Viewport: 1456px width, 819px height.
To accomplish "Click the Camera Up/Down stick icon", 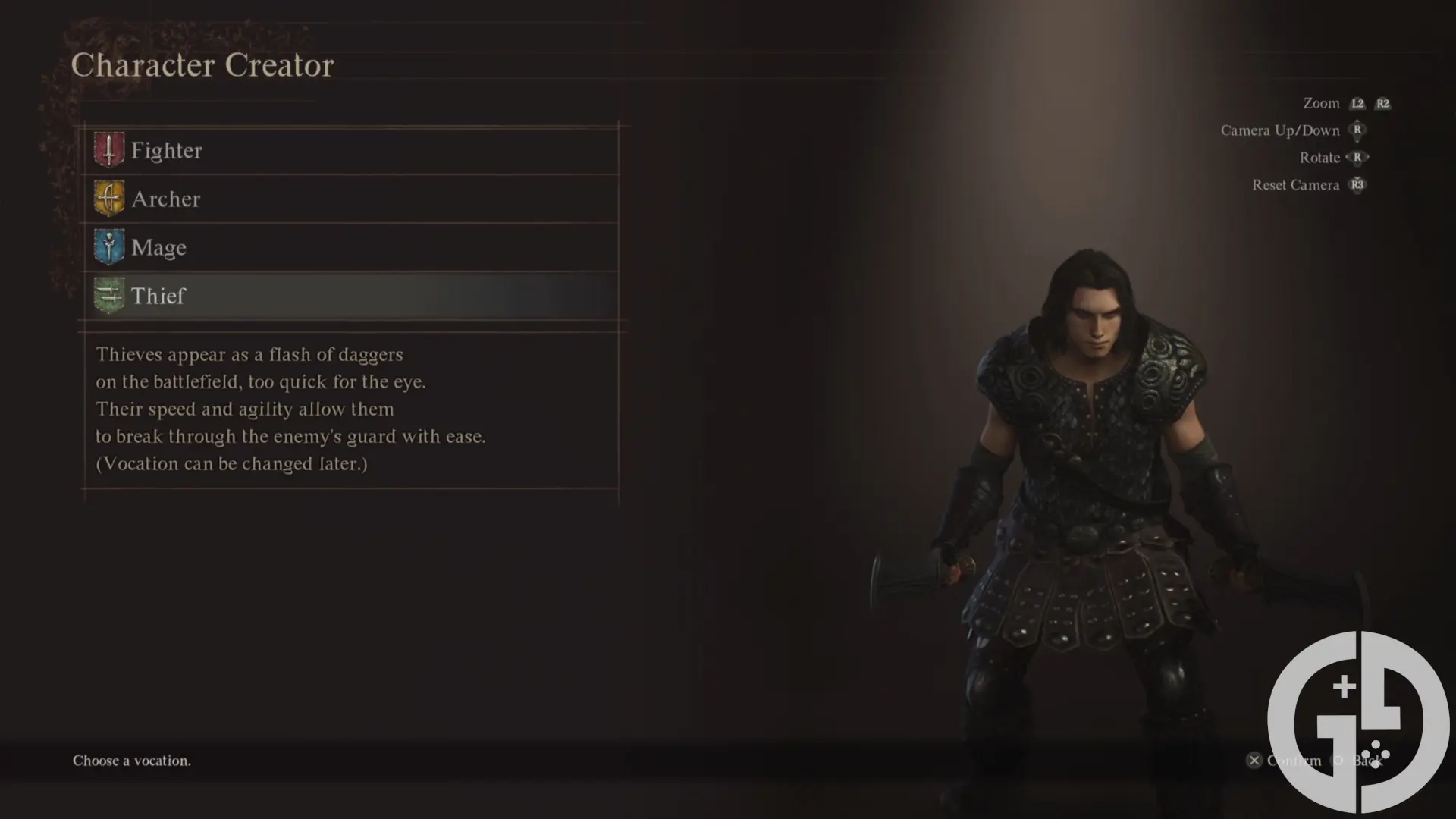I will coord(1357,130).
